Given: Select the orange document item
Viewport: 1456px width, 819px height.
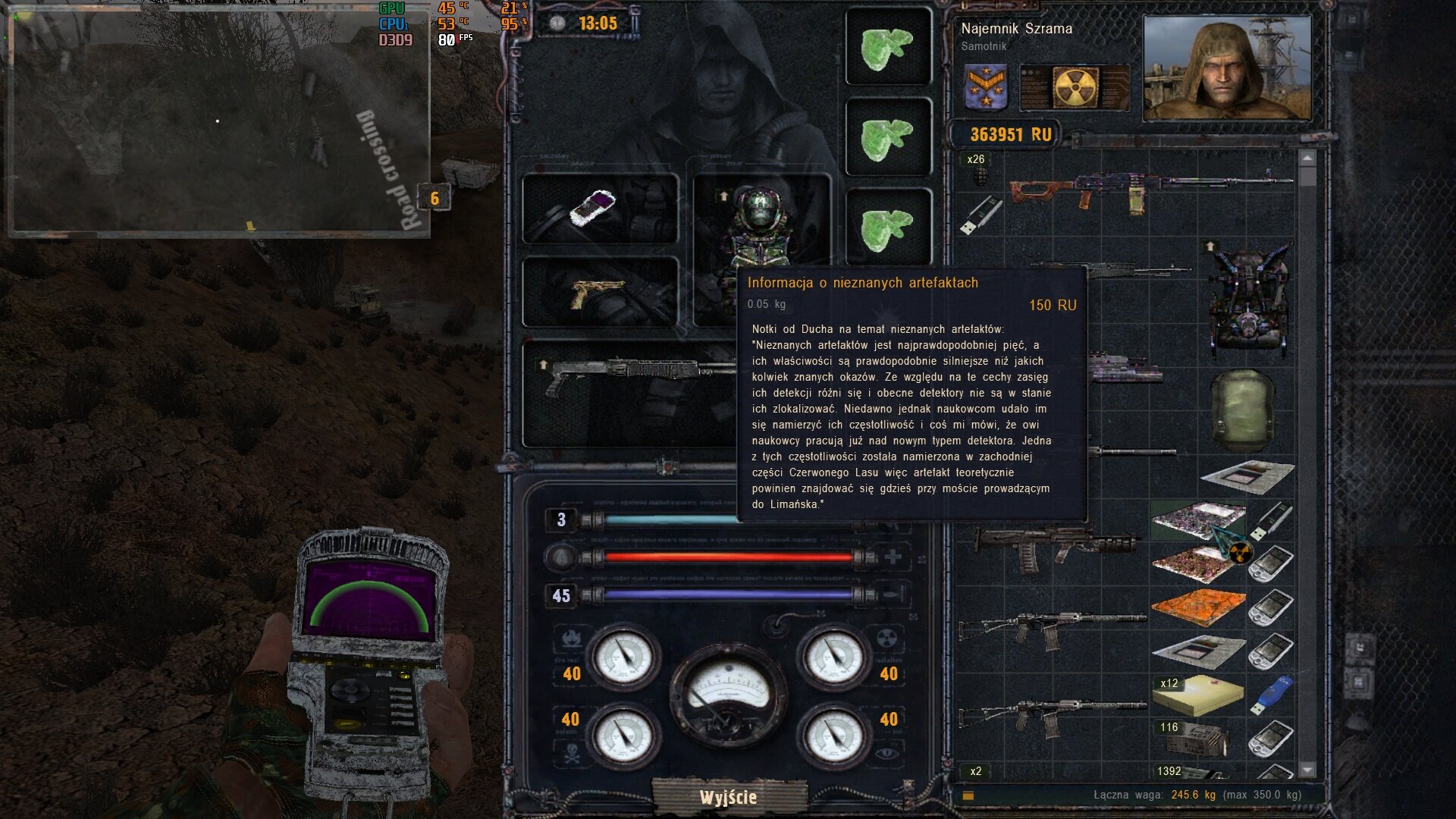Looking at the screenshot, I should [1197, 607].
